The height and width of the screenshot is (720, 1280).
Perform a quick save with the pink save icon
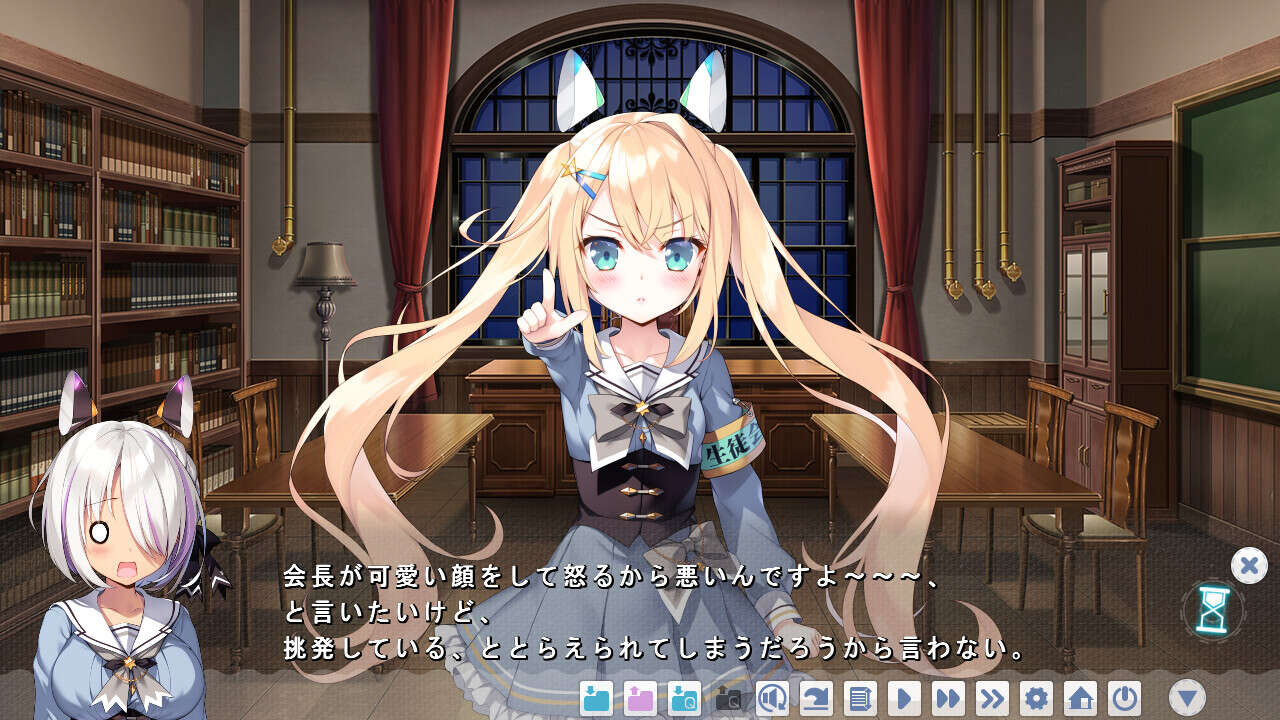coord(639,700)
